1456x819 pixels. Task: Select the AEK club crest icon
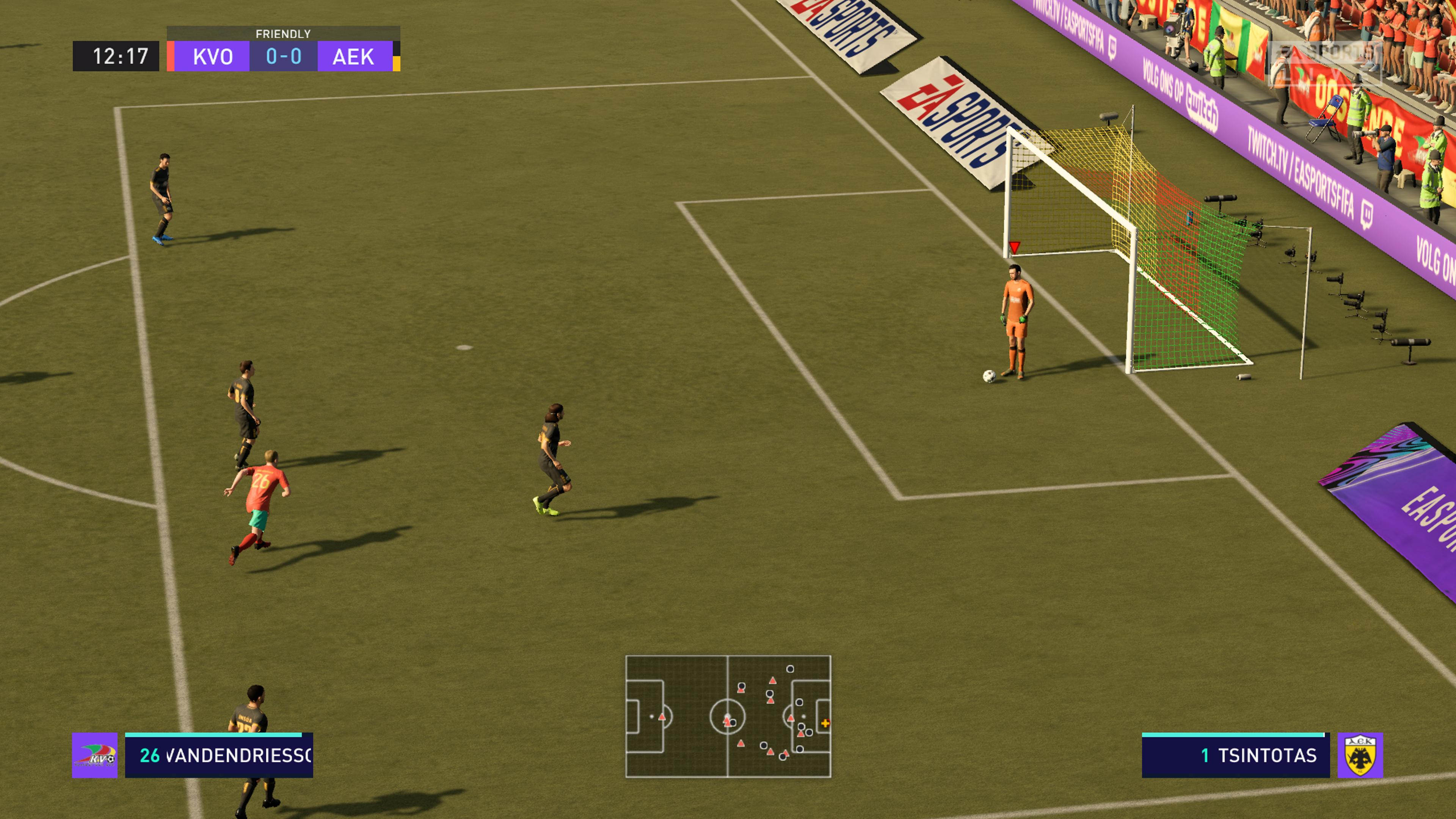[x=1360, y=756]
